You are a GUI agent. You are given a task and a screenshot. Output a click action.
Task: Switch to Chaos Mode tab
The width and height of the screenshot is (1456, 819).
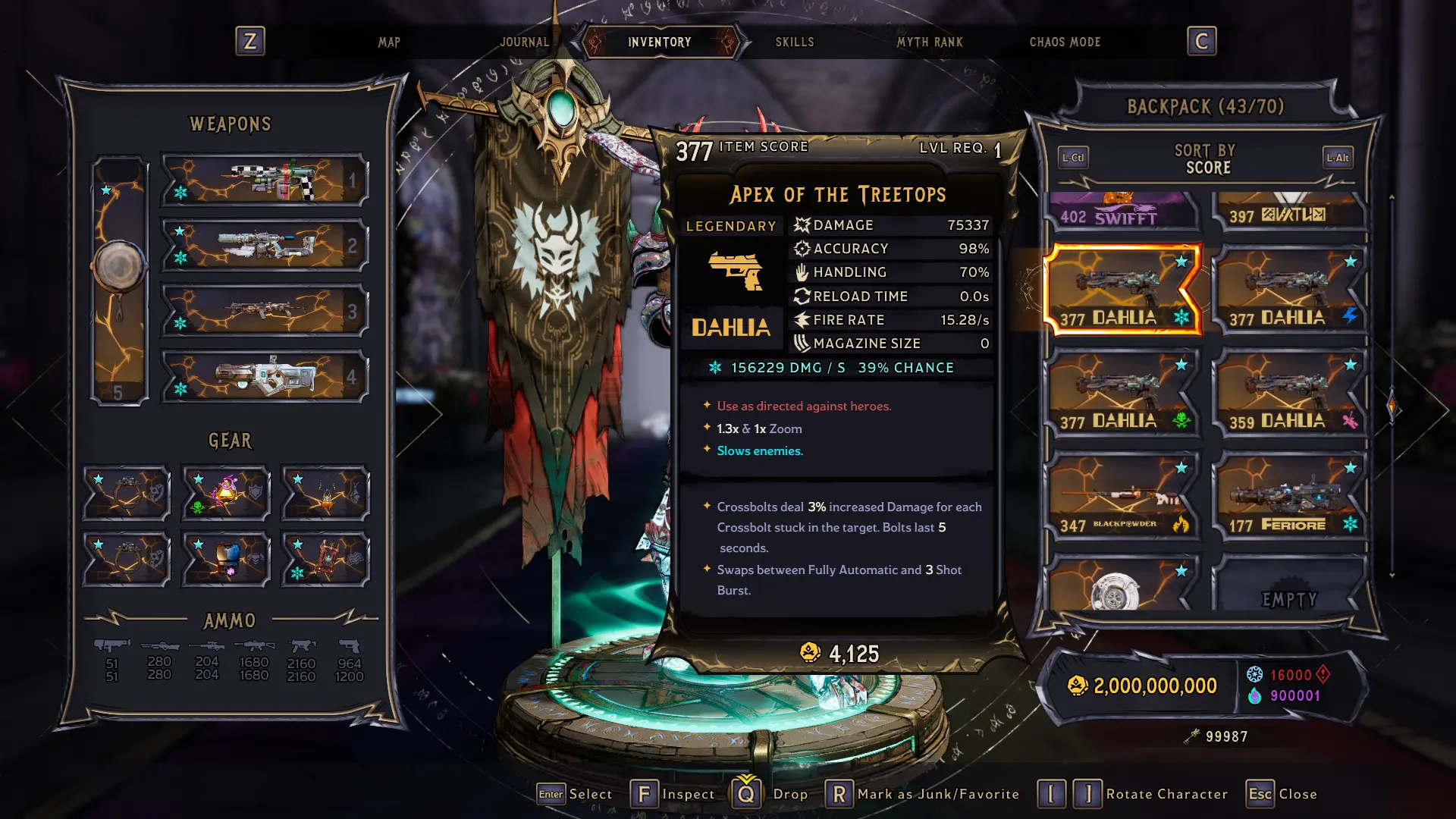pyautogui.click(x=1064, y=42)
